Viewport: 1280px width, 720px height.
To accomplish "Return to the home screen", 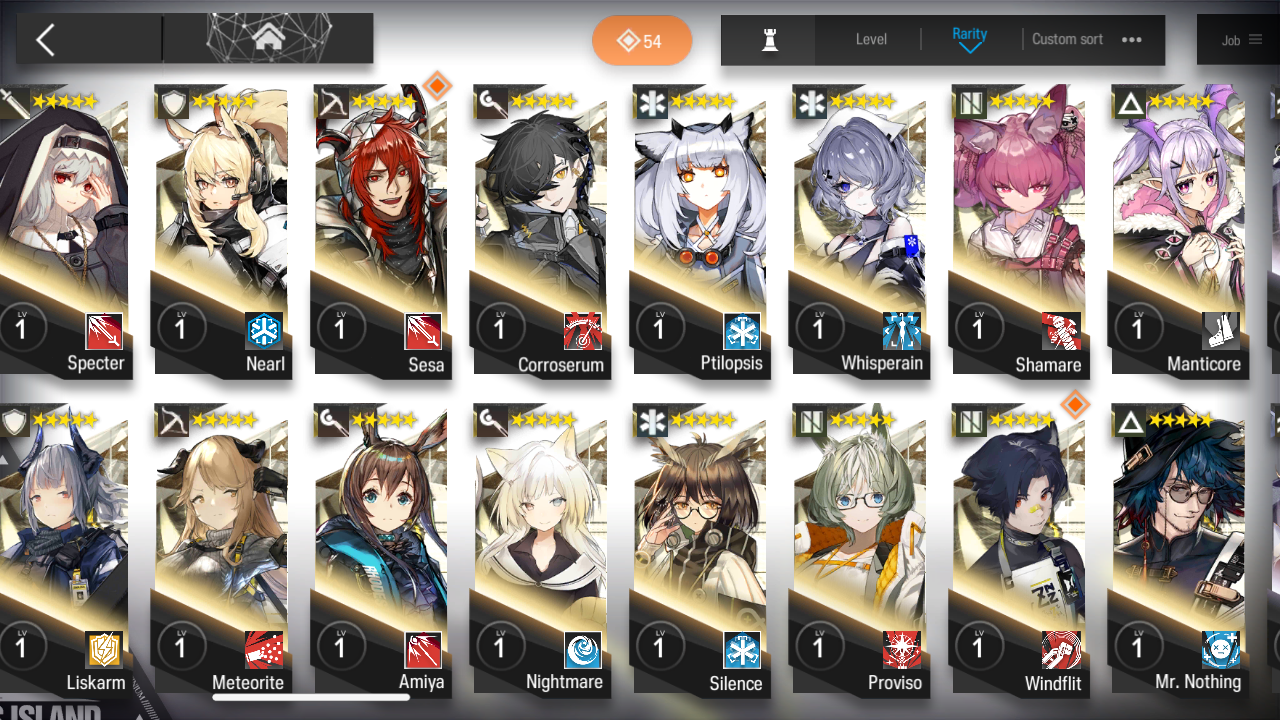I will [267, 39].
